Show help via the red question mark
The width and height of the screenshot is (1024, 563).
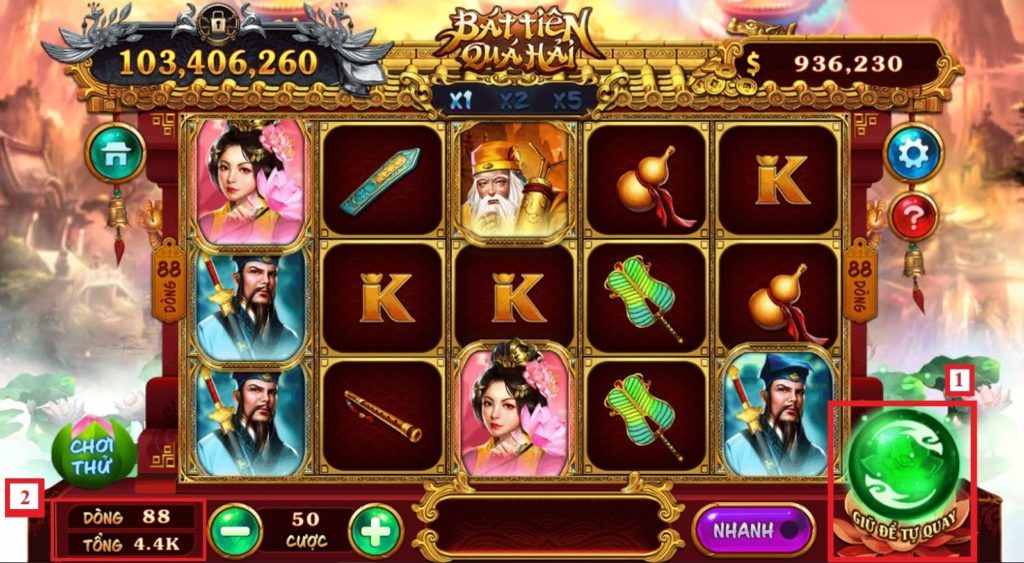click(x=913, y=216)
